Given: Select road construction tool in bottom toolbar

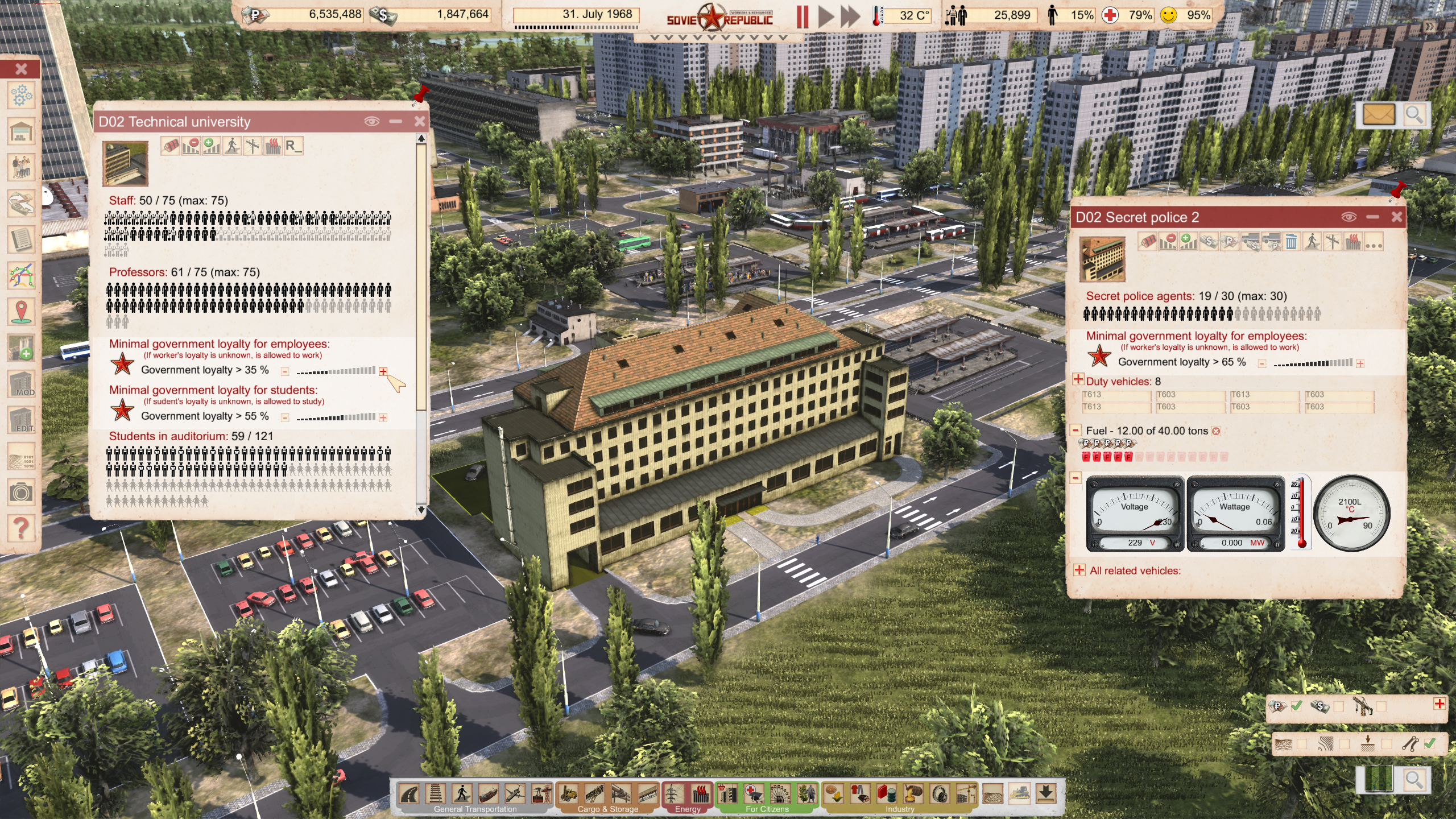Looking at the screenshot, I should pyautogui.click(x=409, y=793).
